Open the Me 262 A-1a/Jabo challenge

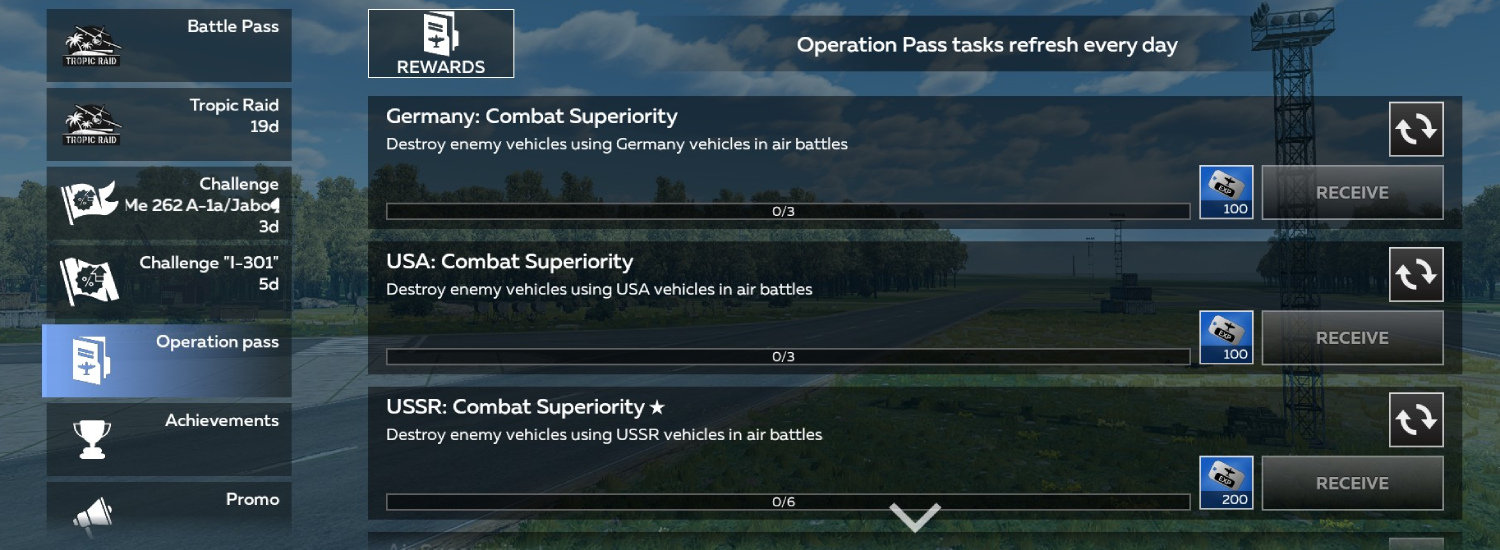(x=168, y=203)
